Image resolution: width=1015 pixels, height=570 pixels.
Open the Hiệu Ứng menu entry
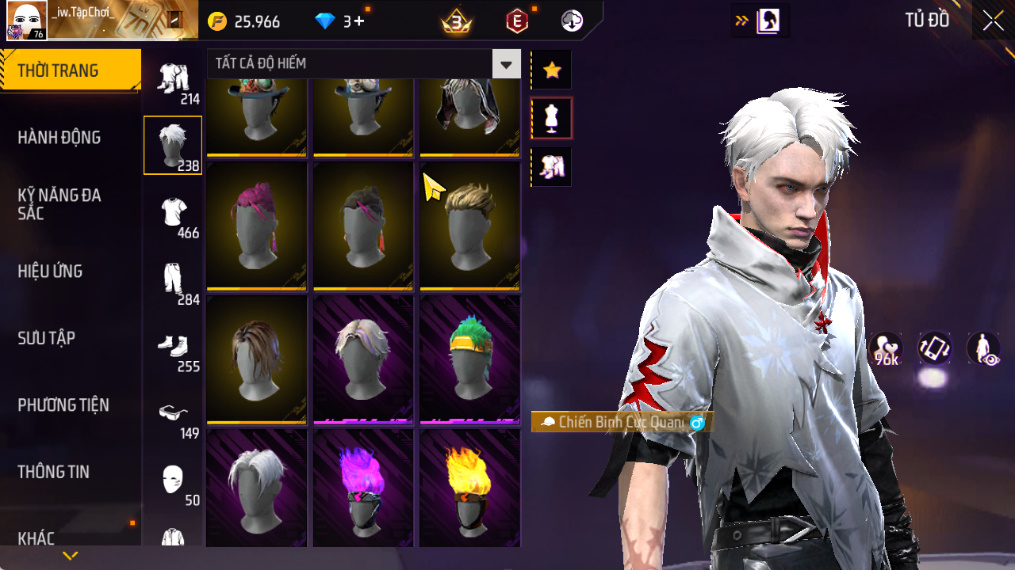click(x=50, y=271)
